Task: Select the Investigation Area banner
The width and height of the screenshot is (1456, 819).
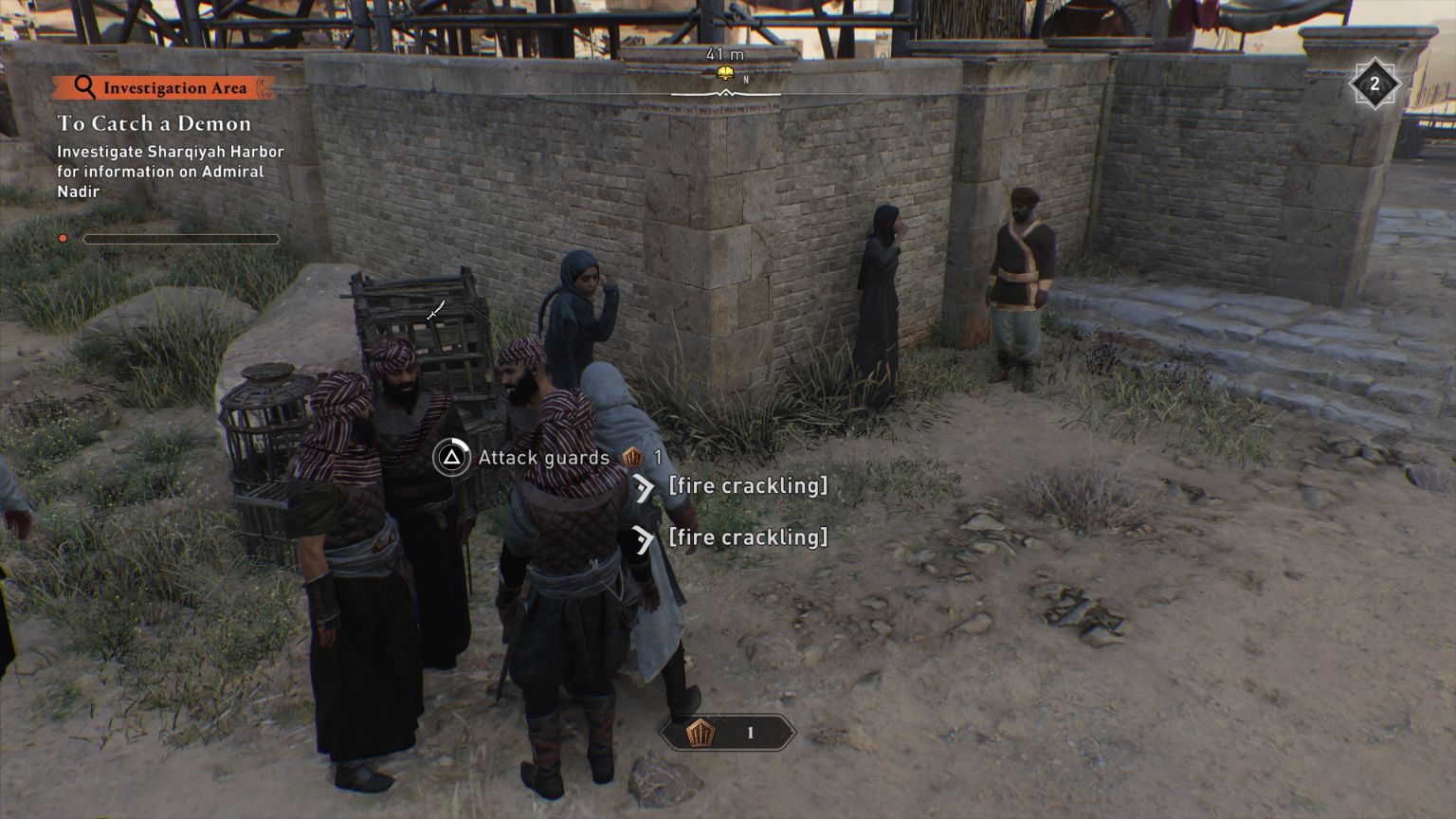Action: point(164,88)
